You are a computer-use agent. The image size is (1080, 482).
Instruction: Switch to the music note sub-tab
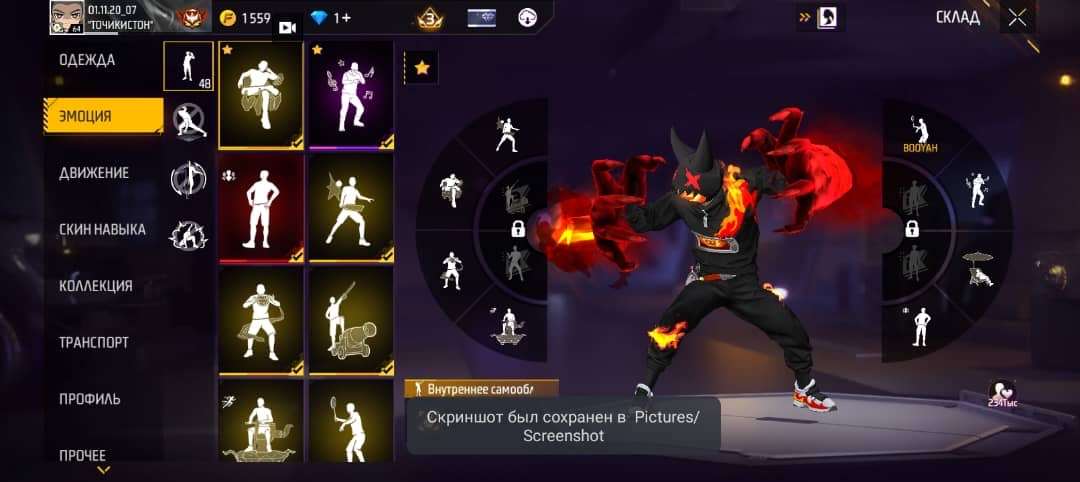click(188, 178)
